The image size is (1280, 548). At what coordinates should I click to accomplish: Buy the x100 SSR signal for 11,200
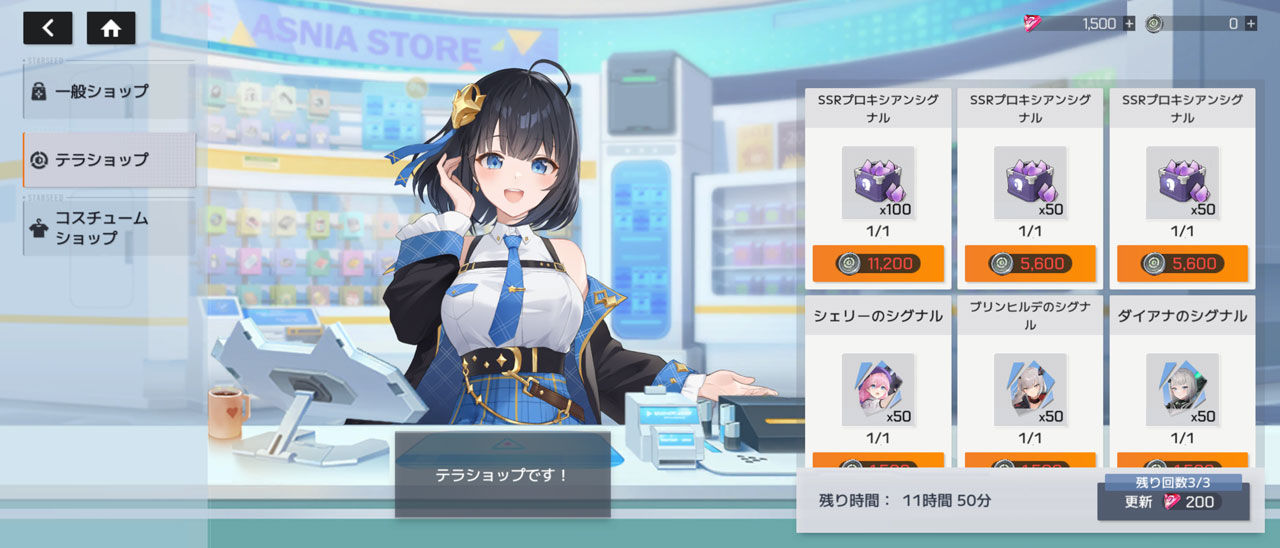pyautogui.click(x=878, y=264)
